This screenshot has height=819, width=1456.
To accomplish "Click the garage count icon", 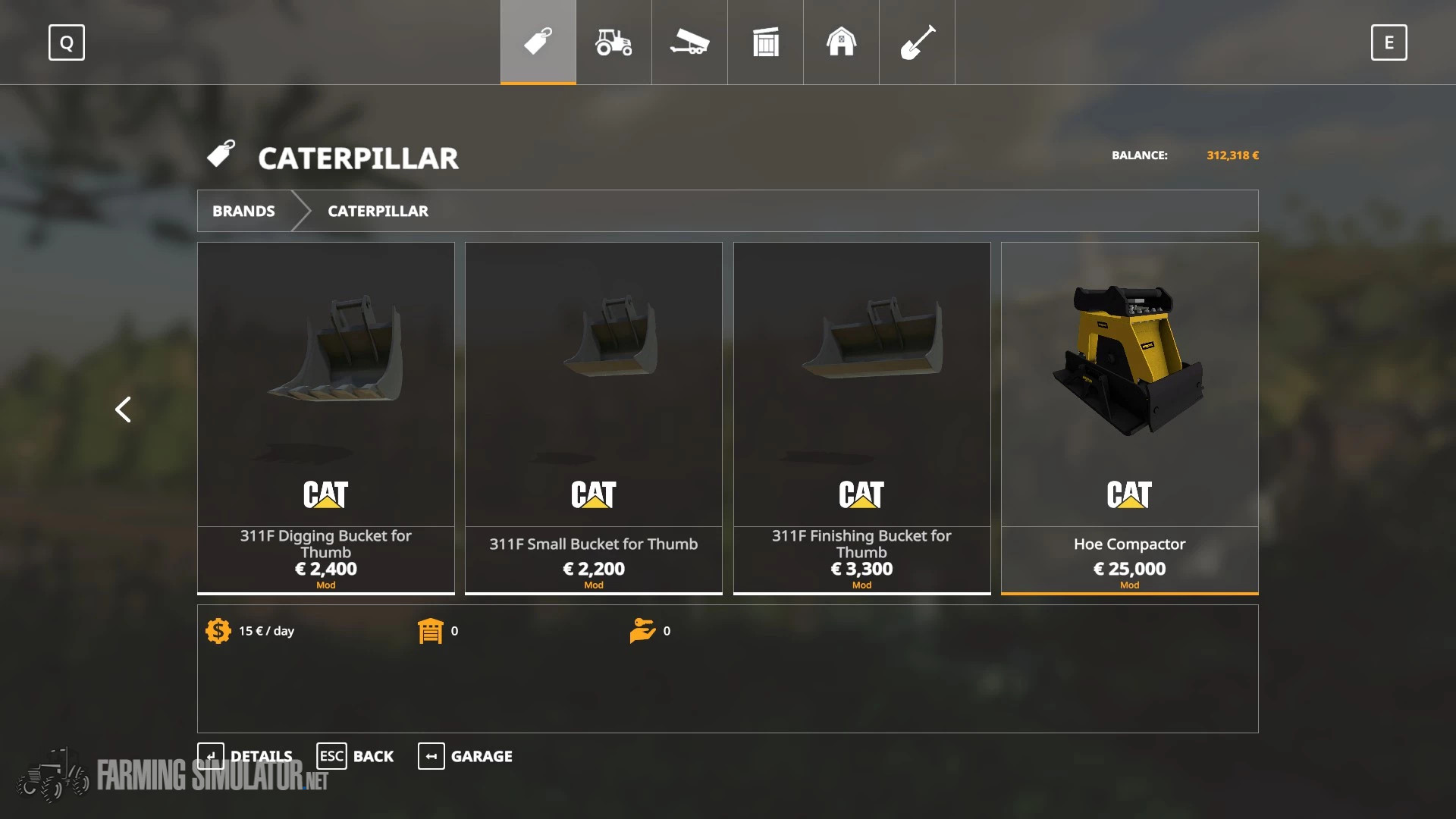I will pyautogui.click(x=431, y=630).
